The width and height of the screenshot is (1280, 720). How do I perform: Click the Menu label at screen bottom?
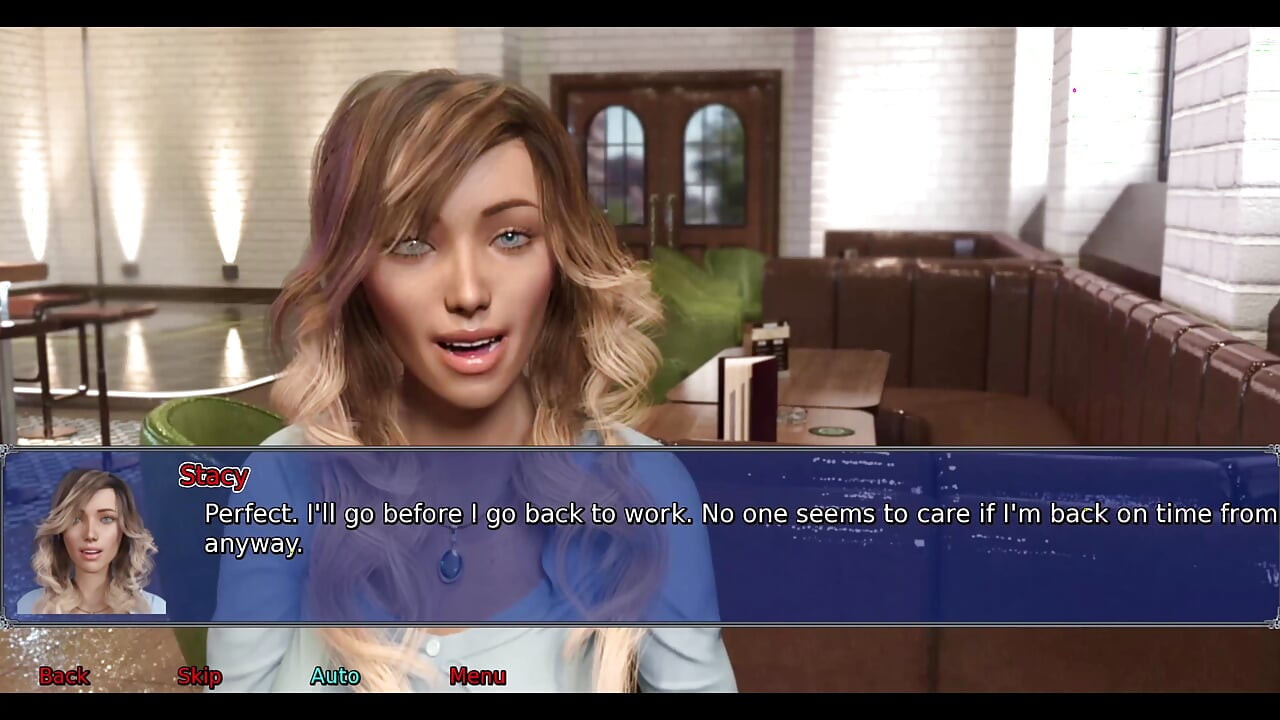(x=478, y=676)
